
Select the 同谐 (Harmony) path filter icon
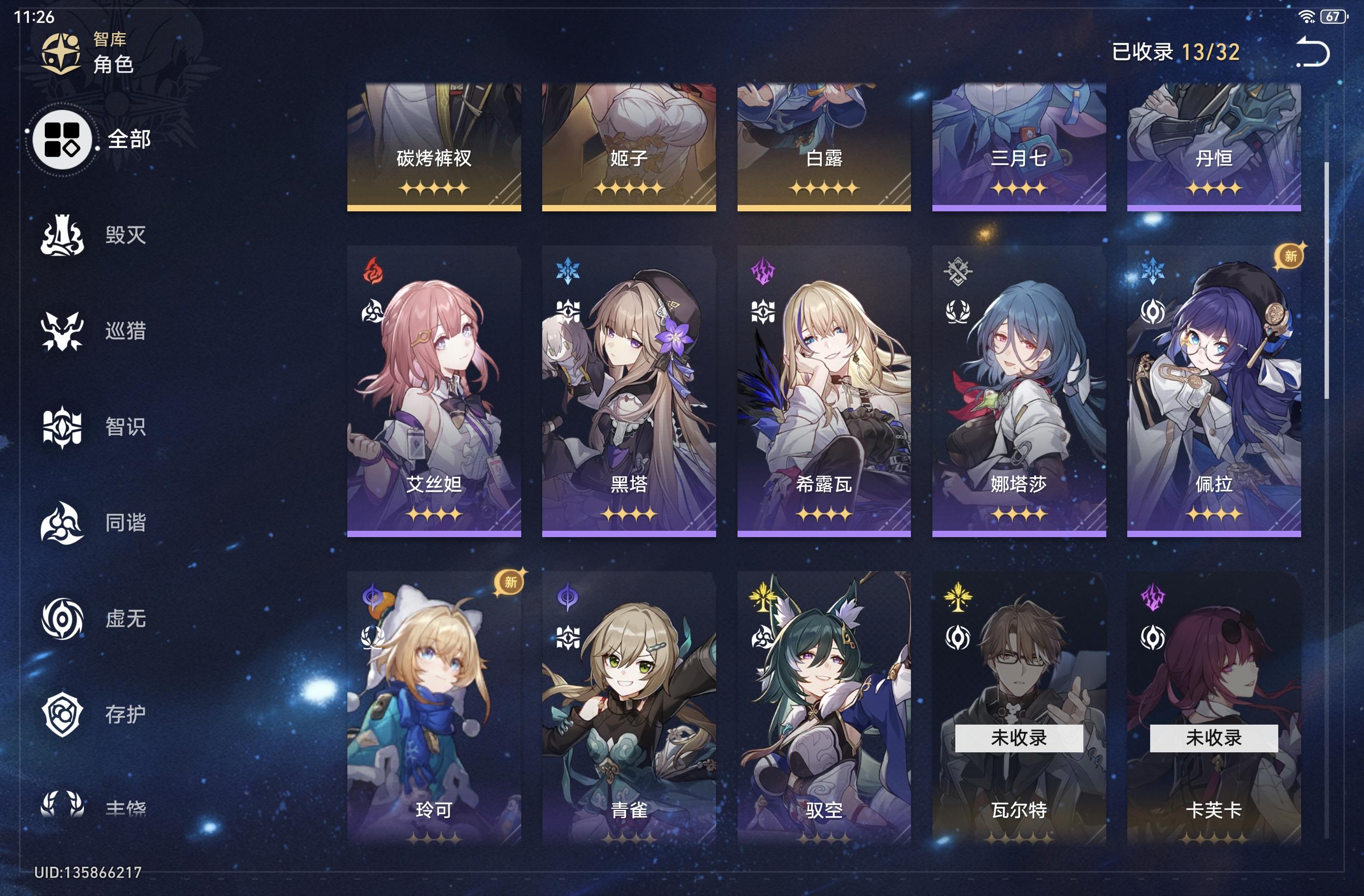61,522
